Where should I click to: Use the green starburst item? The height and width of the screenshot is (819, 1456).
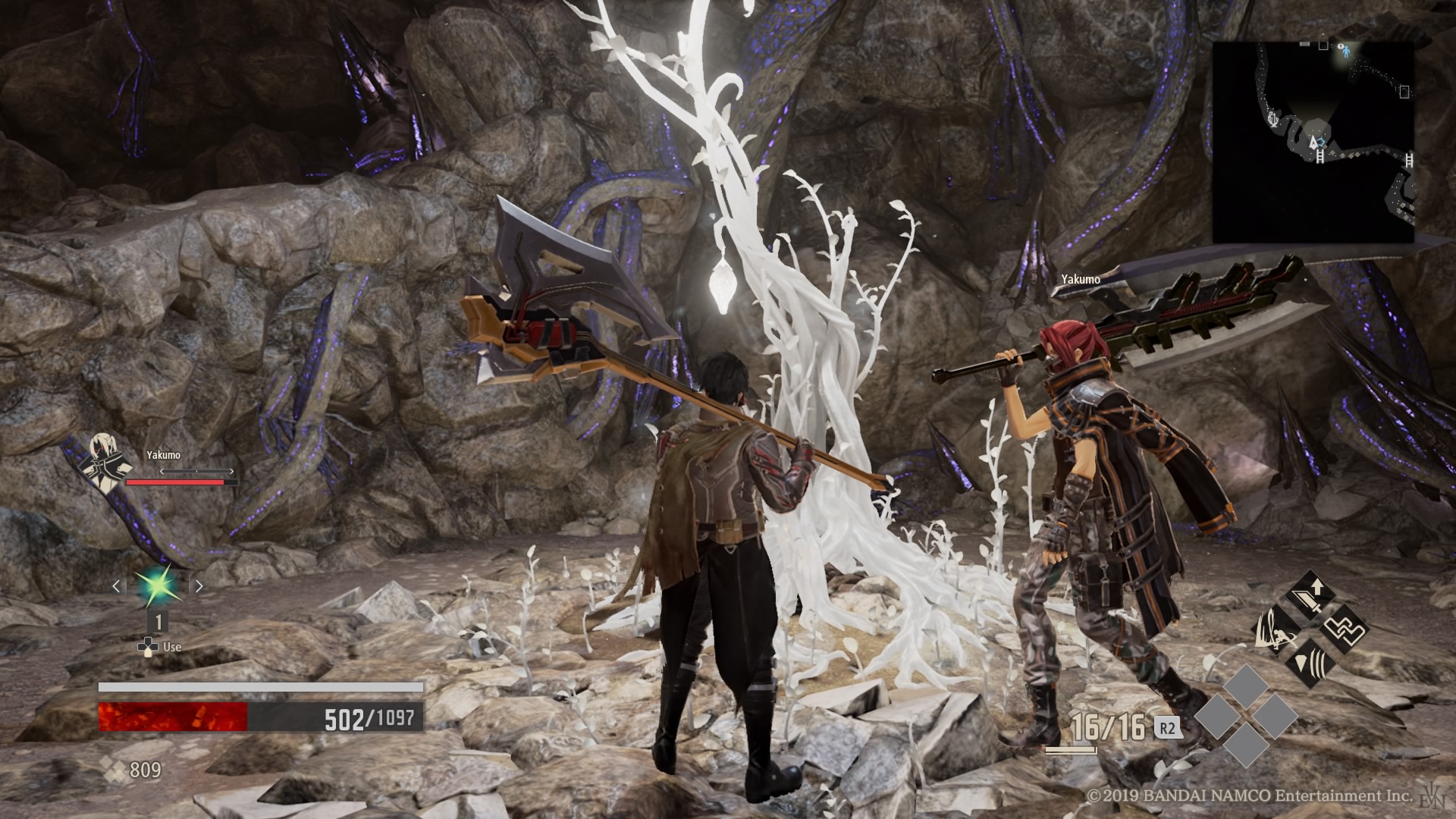[x=158, y=585]
